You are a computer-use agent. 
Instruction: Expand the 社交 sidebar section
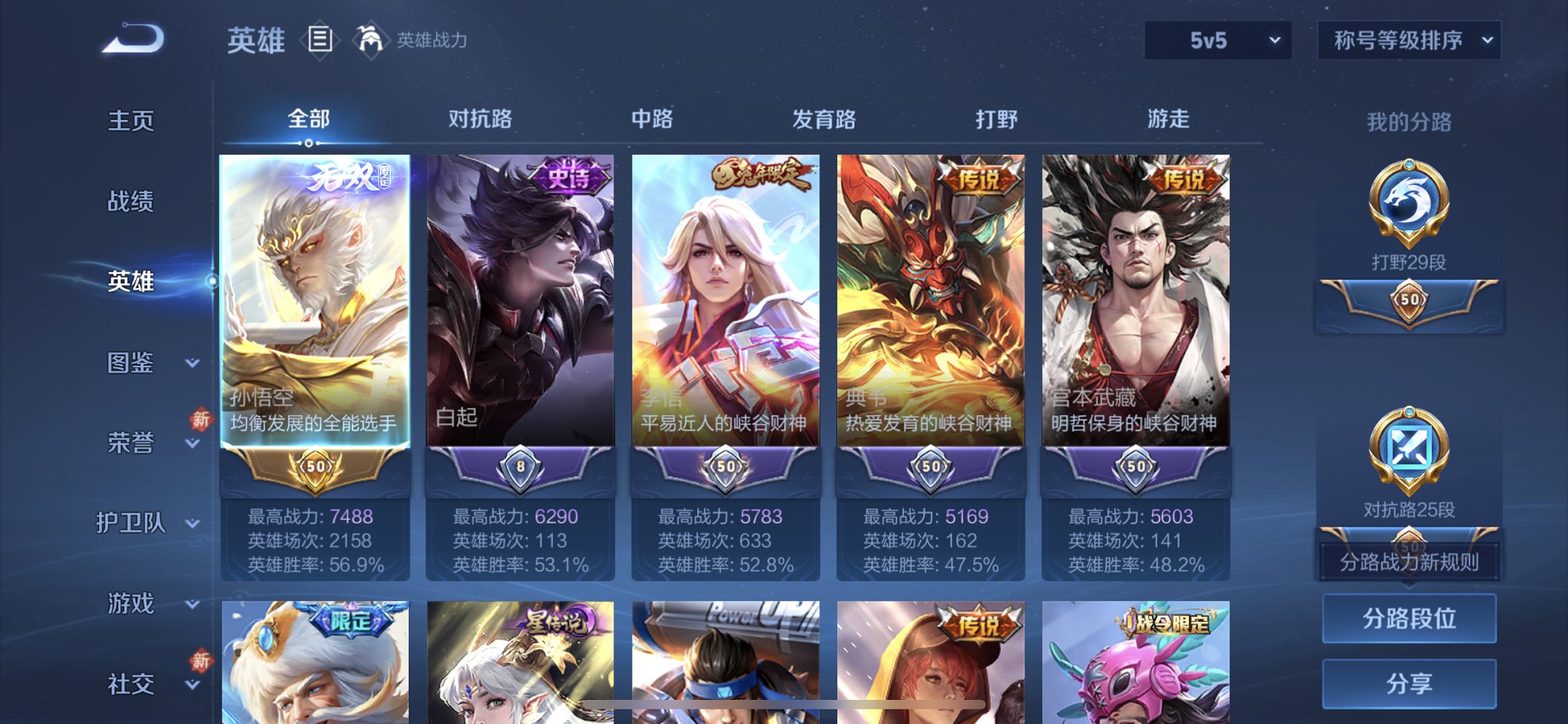[x=133, y=683]
